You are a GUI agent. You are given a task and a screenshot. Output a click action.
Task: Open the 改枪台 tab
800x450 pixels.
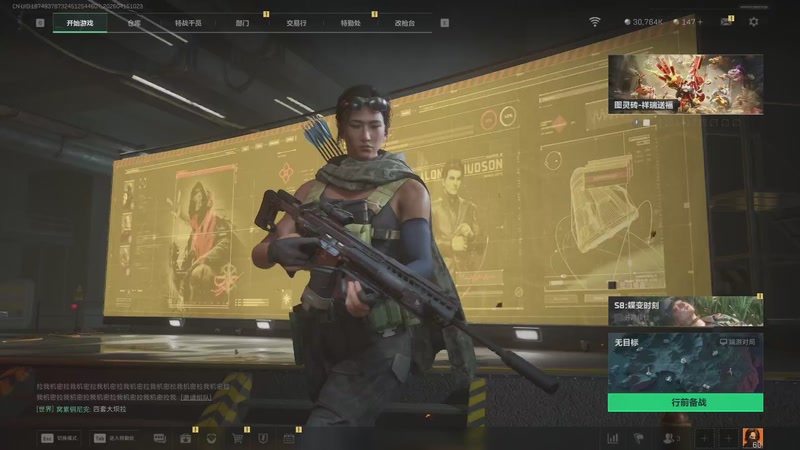[x=404, y=22]
